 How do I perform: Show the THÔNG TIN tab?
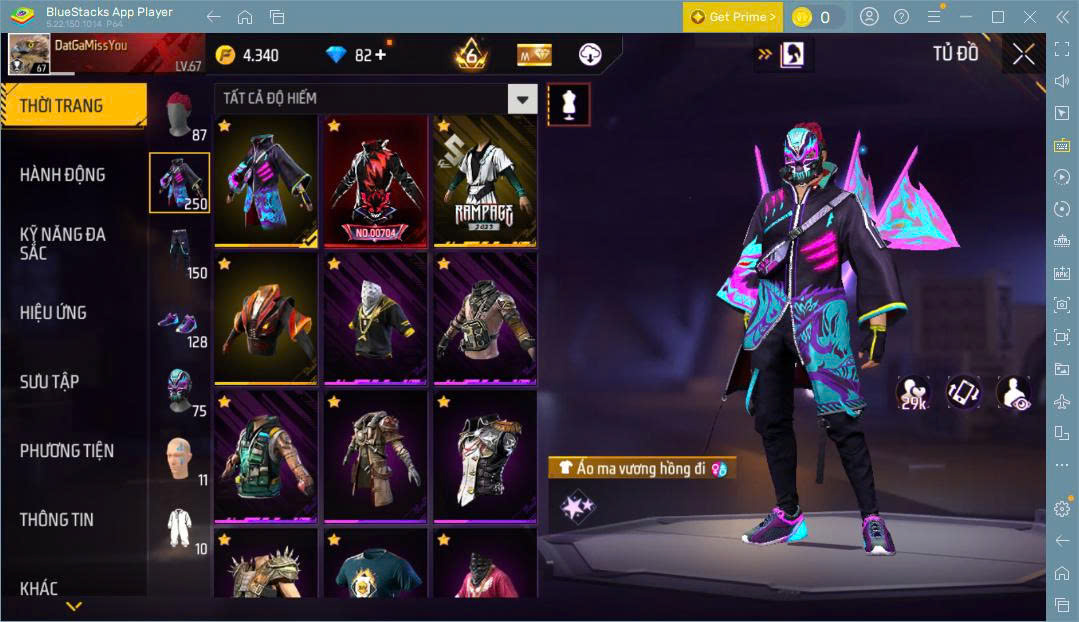pyautogui.click(x=57, y=520)
